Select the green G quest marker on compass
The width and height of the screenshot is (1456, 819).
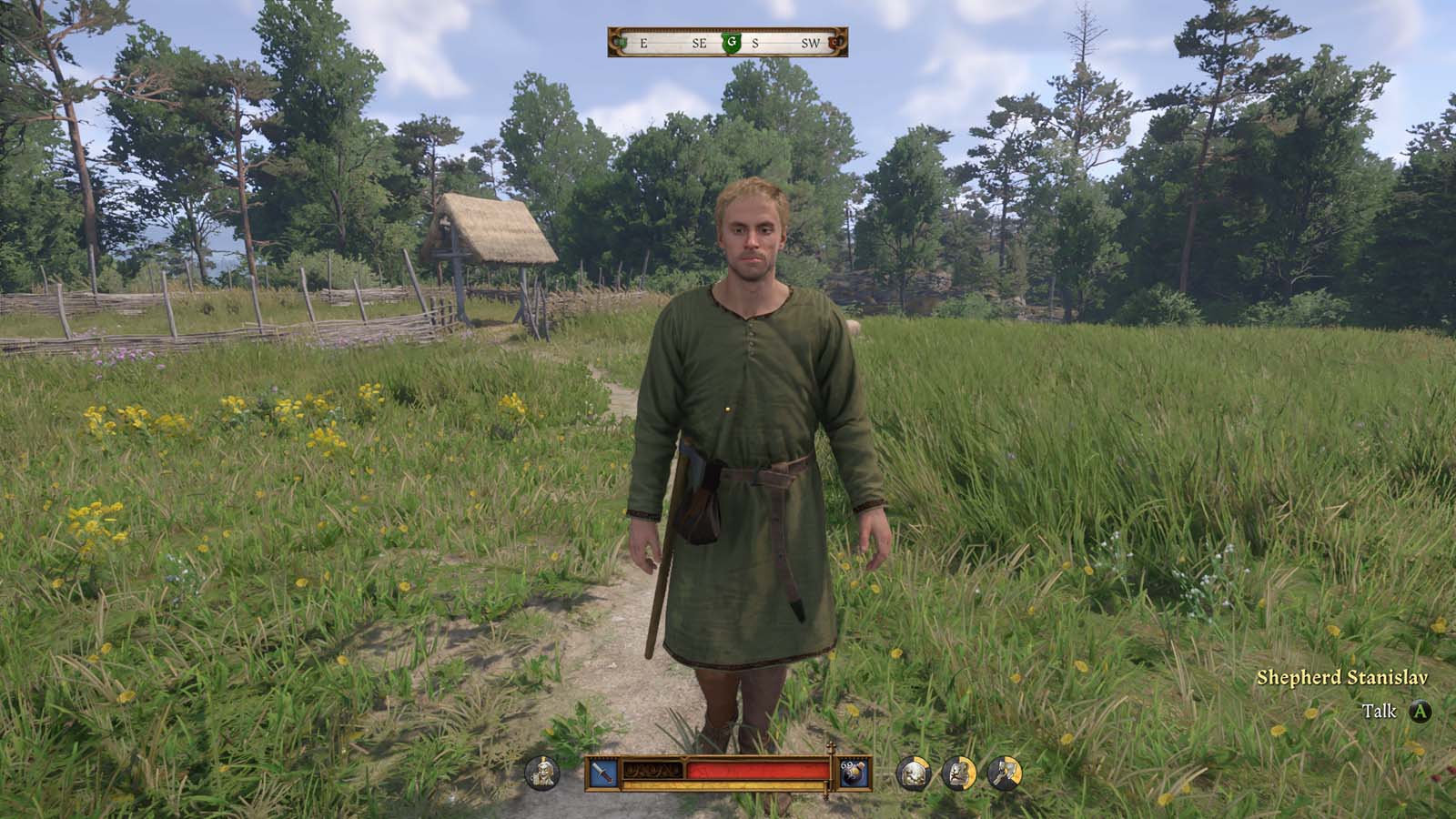pyautogui.click(x=732, y=42)
